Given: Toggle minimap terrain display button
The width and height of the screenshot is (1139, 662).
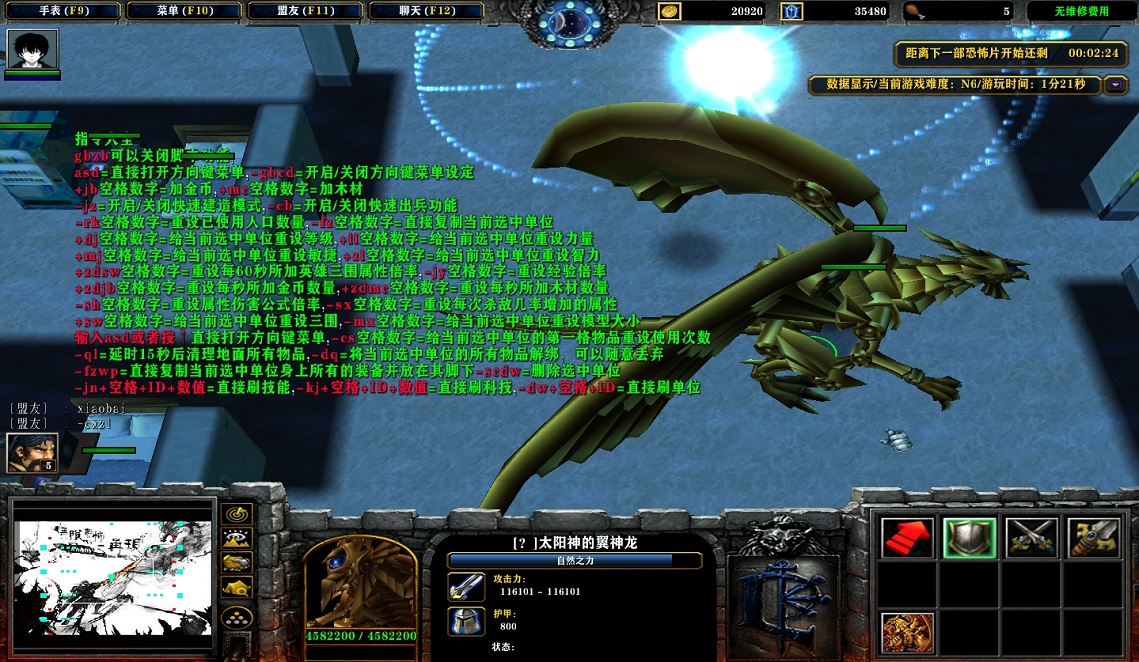Looking at the screenshot, I should (237, 538).
